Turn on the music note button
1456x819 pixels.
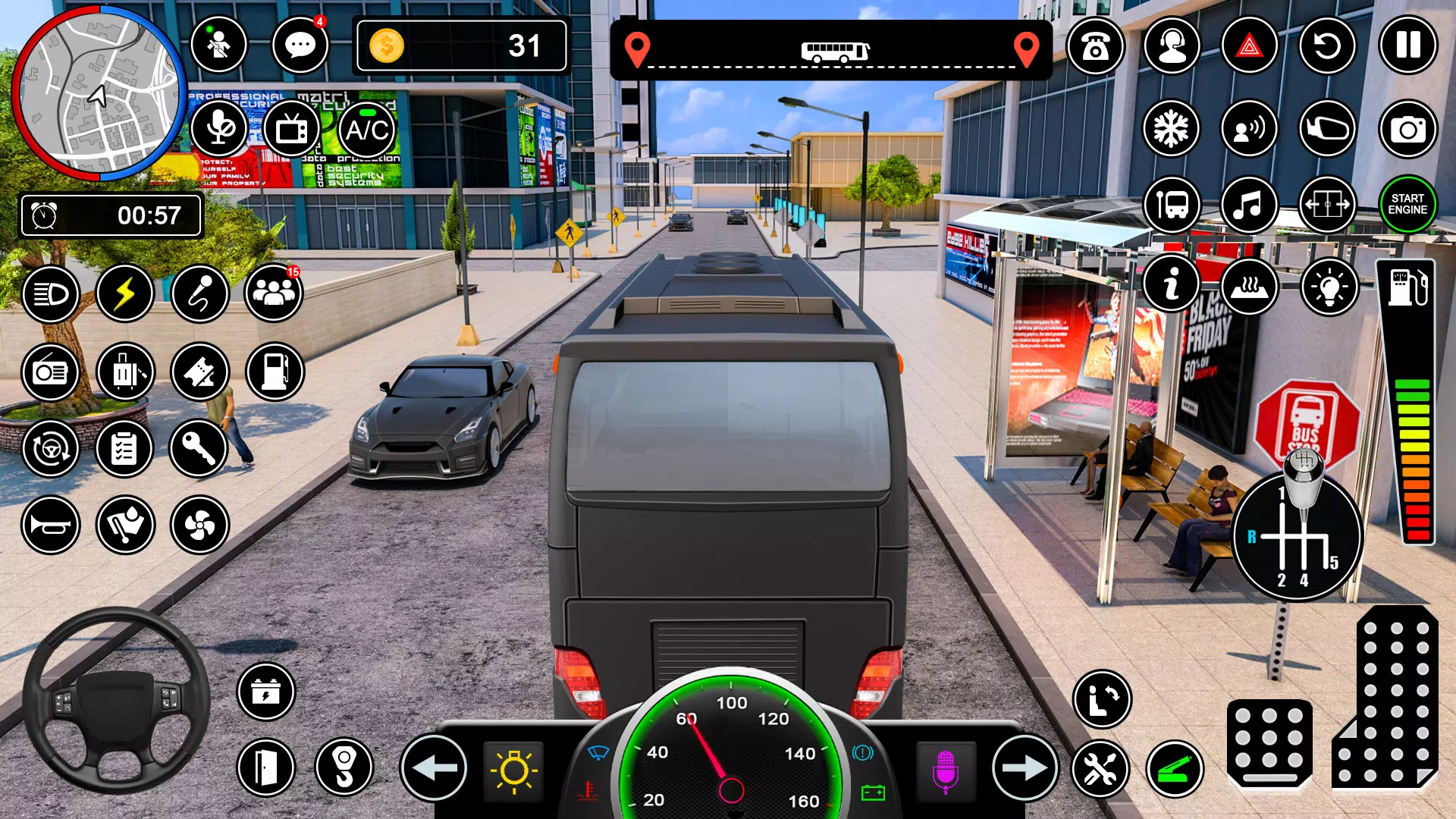click(1249, 205)
